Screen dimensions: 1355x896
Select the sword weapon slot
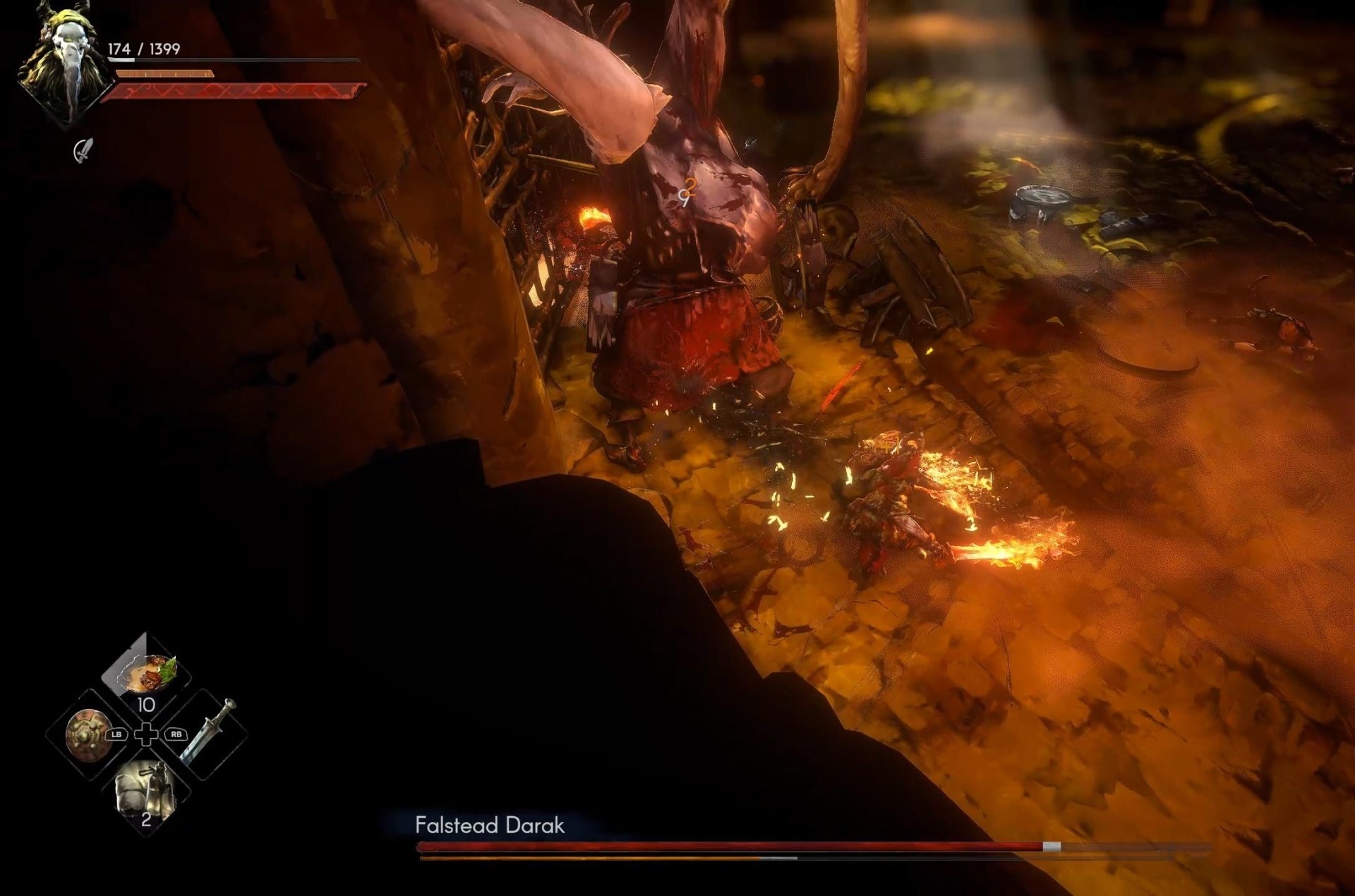(x=208, y=732)
